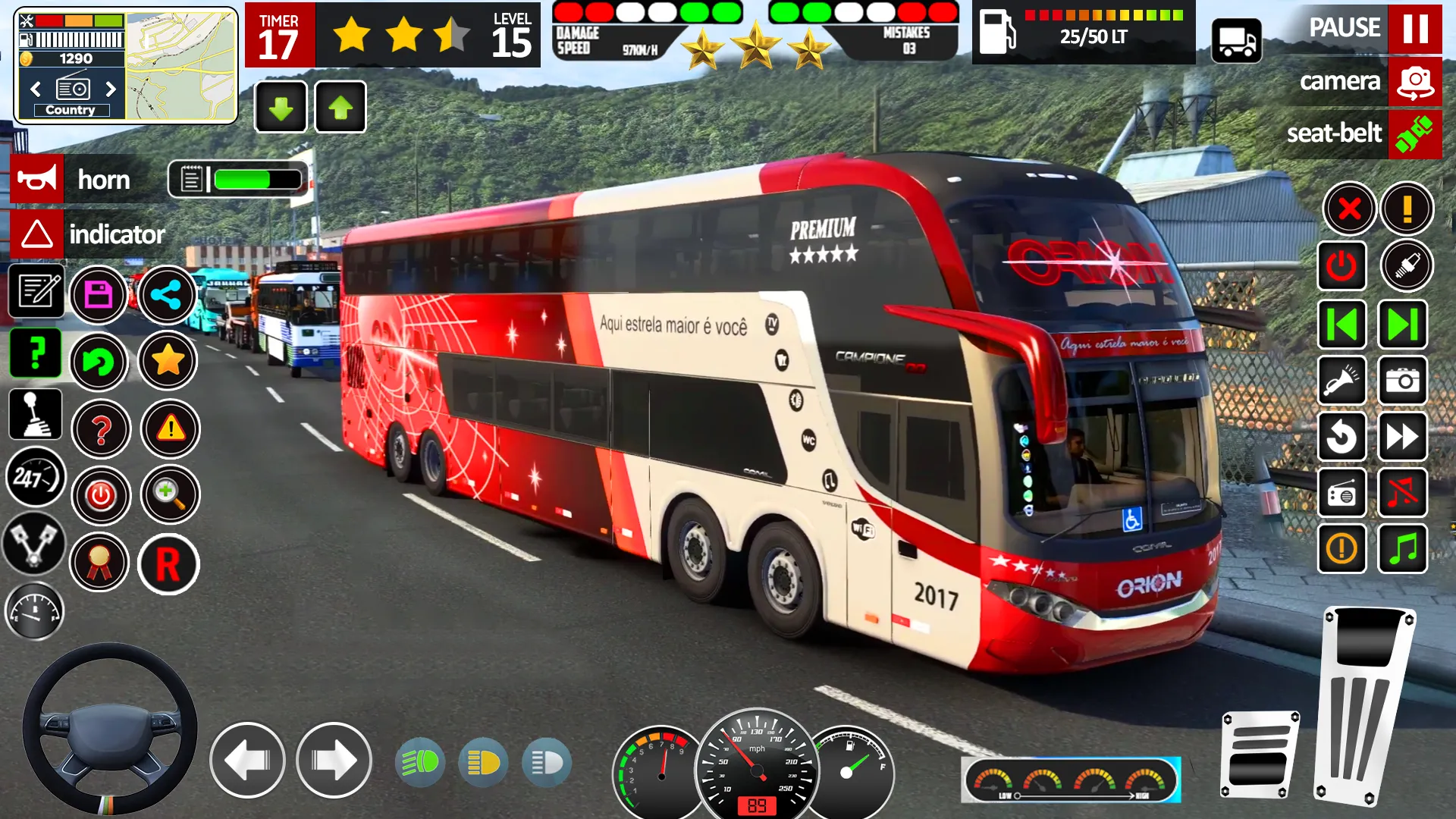Open the radio panel icon
Viewport: 1456px width, 819px height.
pos(1341,494)
